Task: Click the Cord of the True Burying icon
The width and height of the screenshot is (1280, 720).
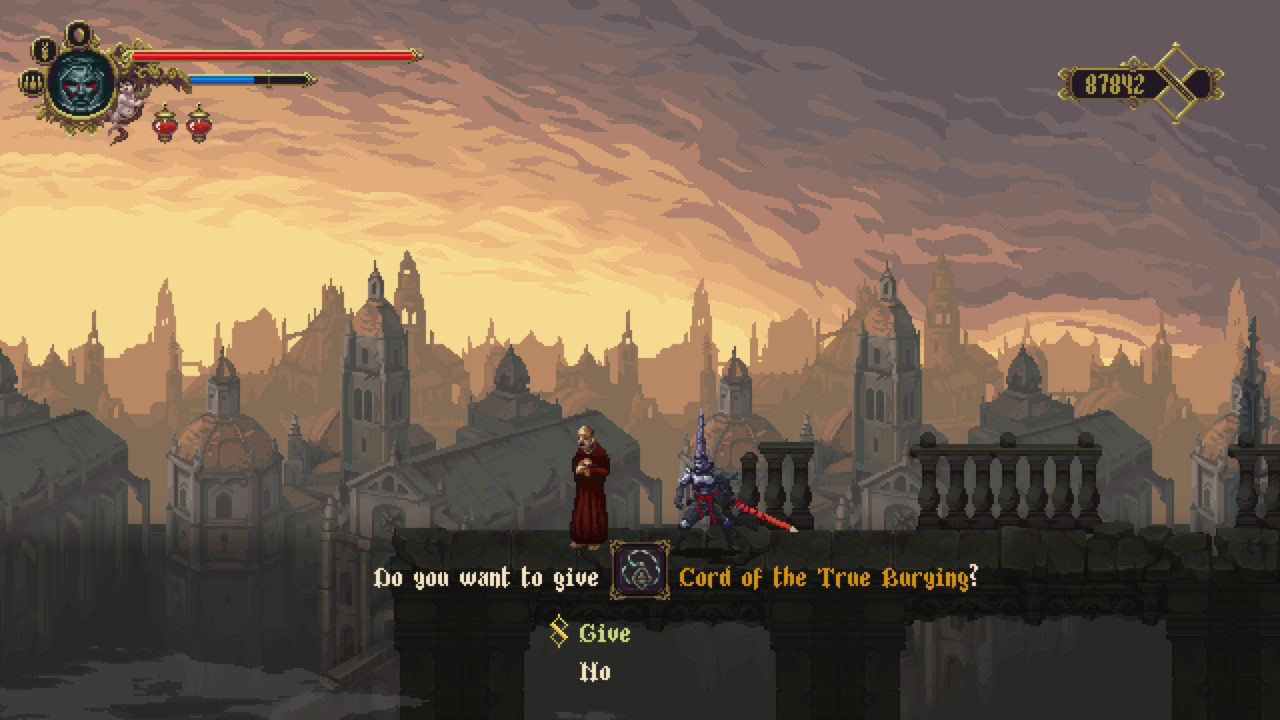Action: 640,571
